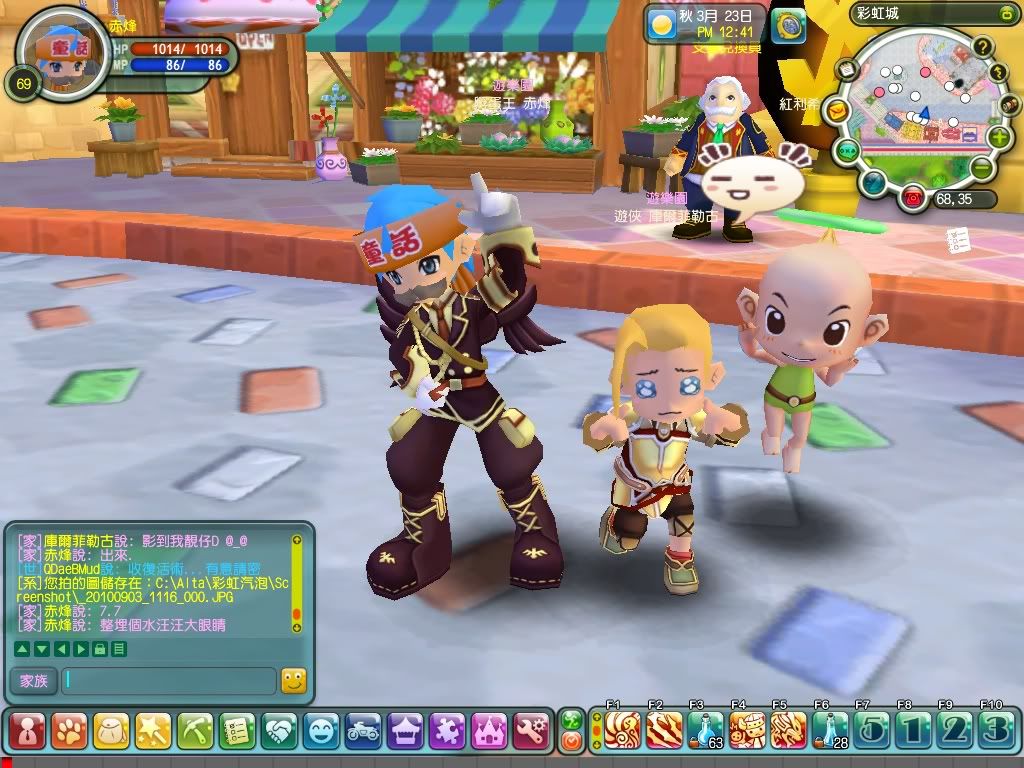Zoom in the minimap with plus button

click(999, 137)
